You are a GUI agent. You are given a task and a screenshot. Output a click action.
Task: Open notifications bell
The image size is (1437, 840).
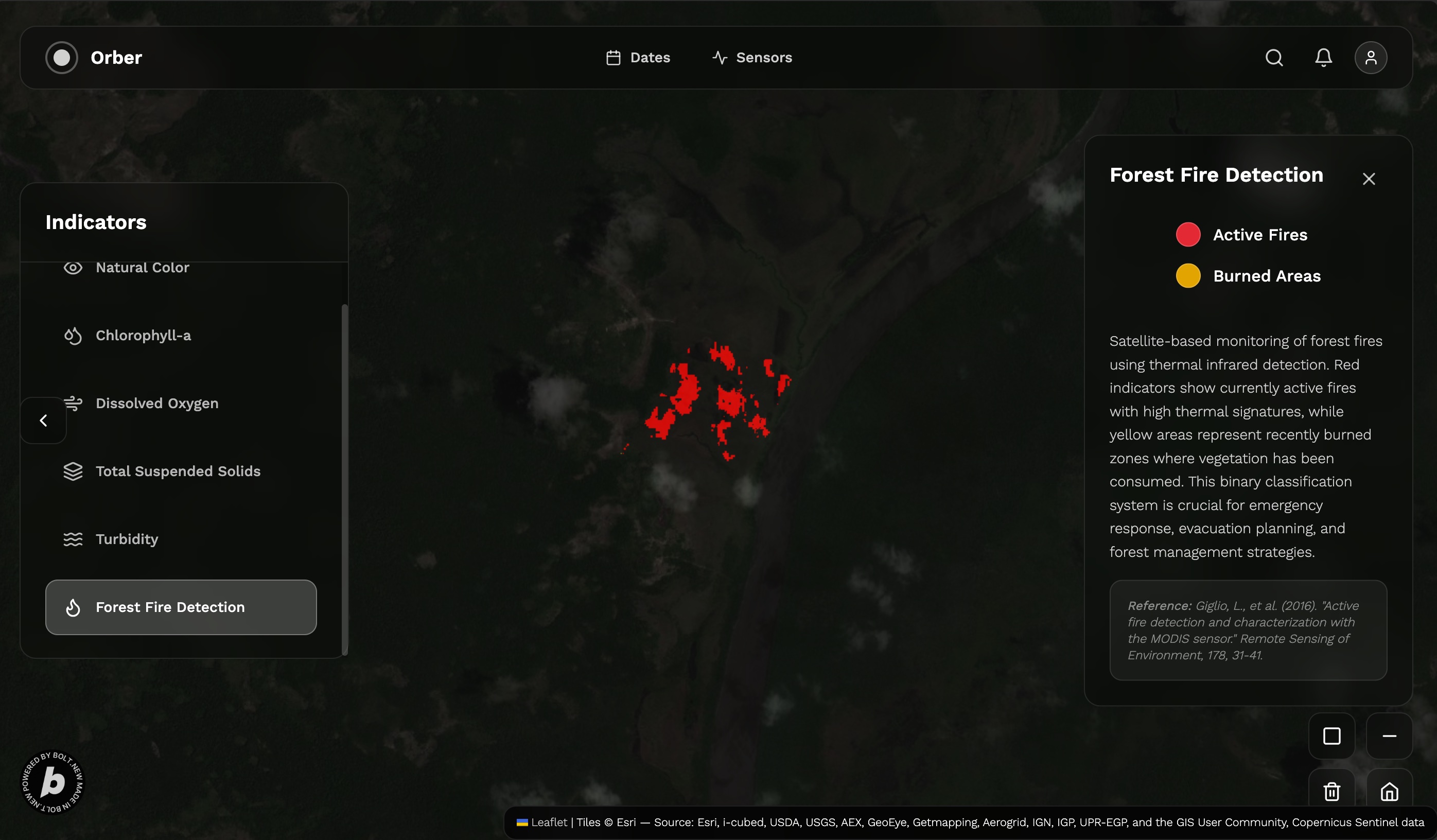click(x=1323, y=58)
